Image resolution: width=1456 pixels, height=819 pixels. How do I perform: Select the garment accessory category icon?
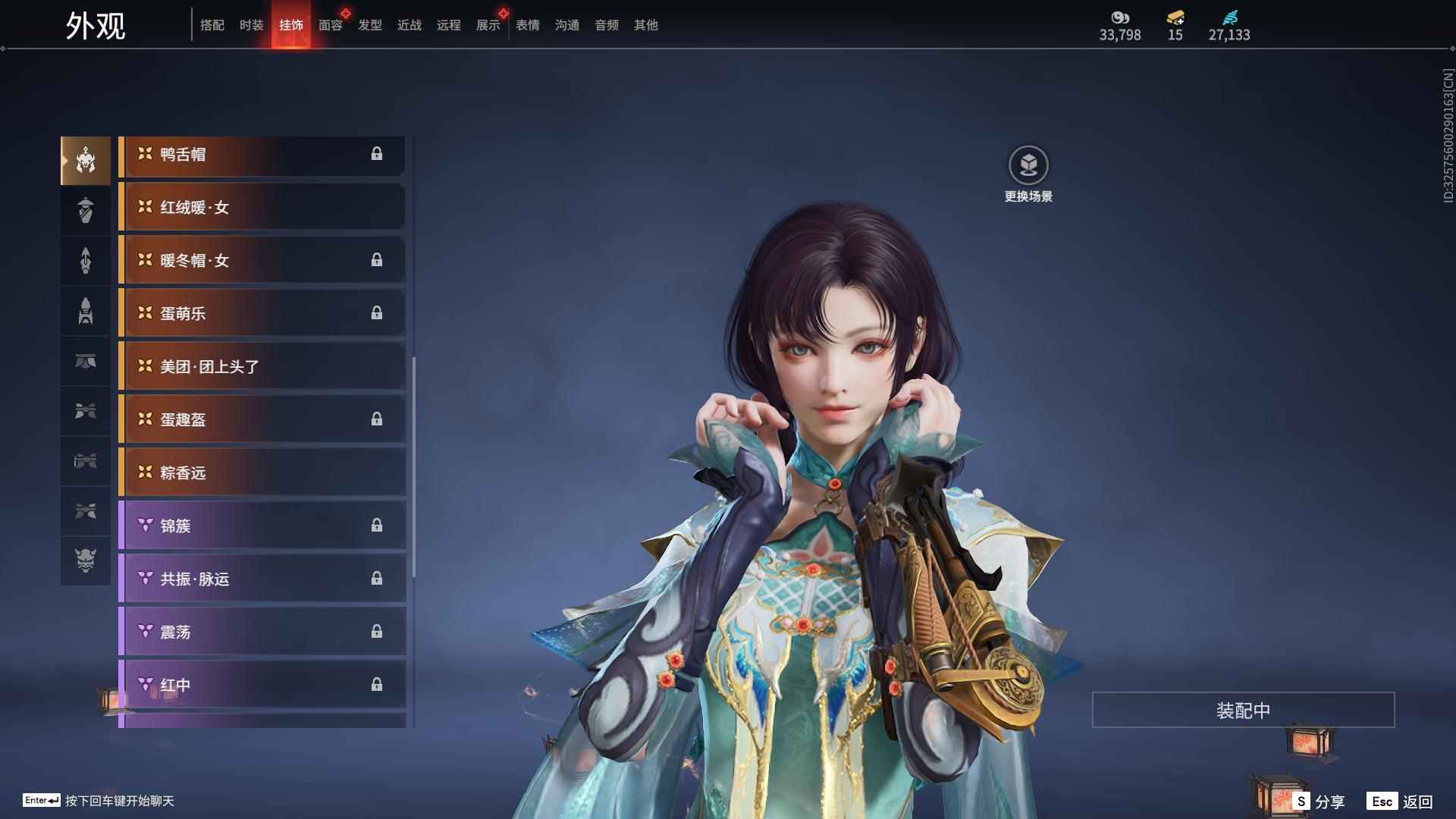[x=86, y=210]
